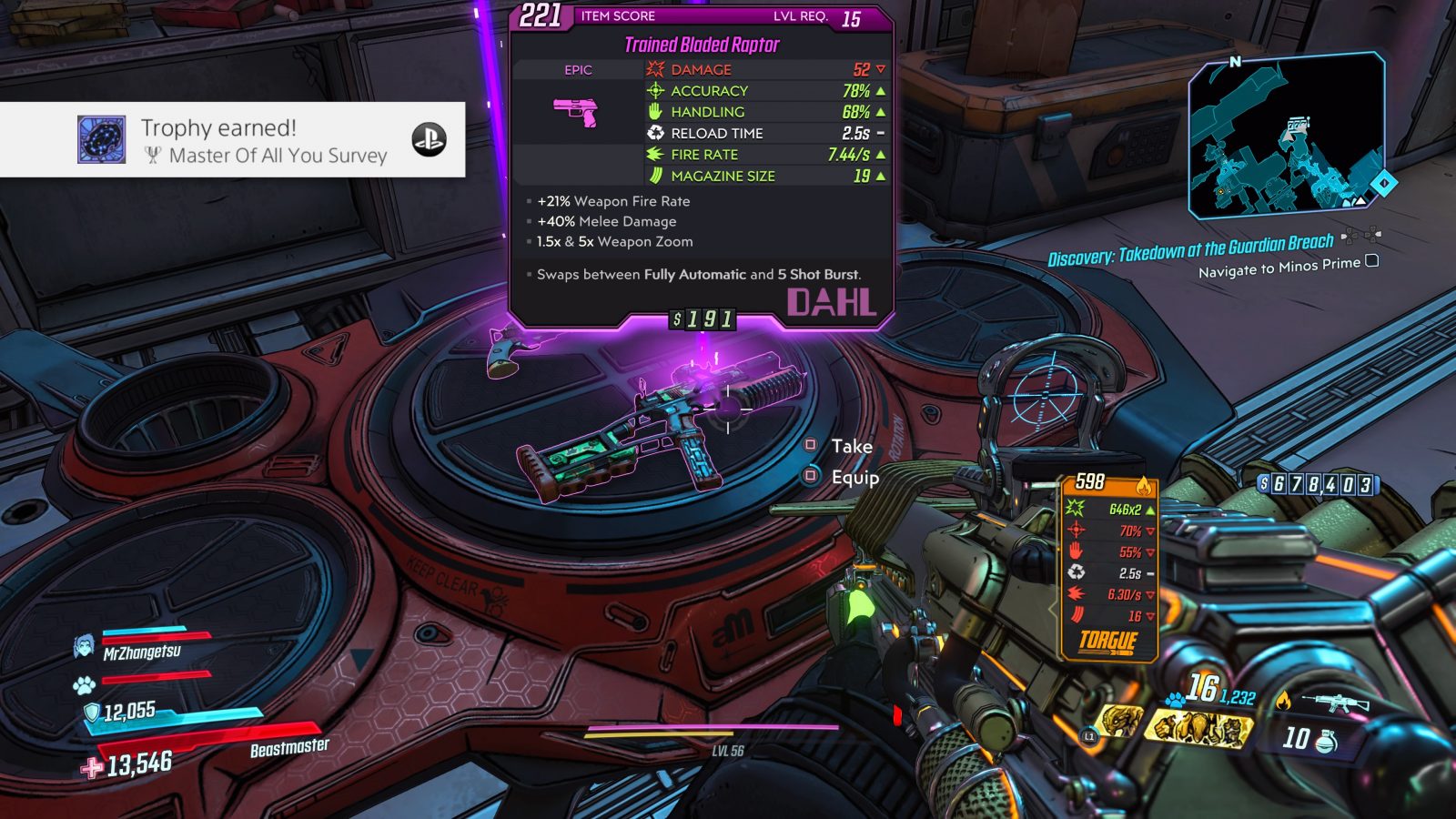Click the pink pistol icon on the item card

(x=577, y=112)
